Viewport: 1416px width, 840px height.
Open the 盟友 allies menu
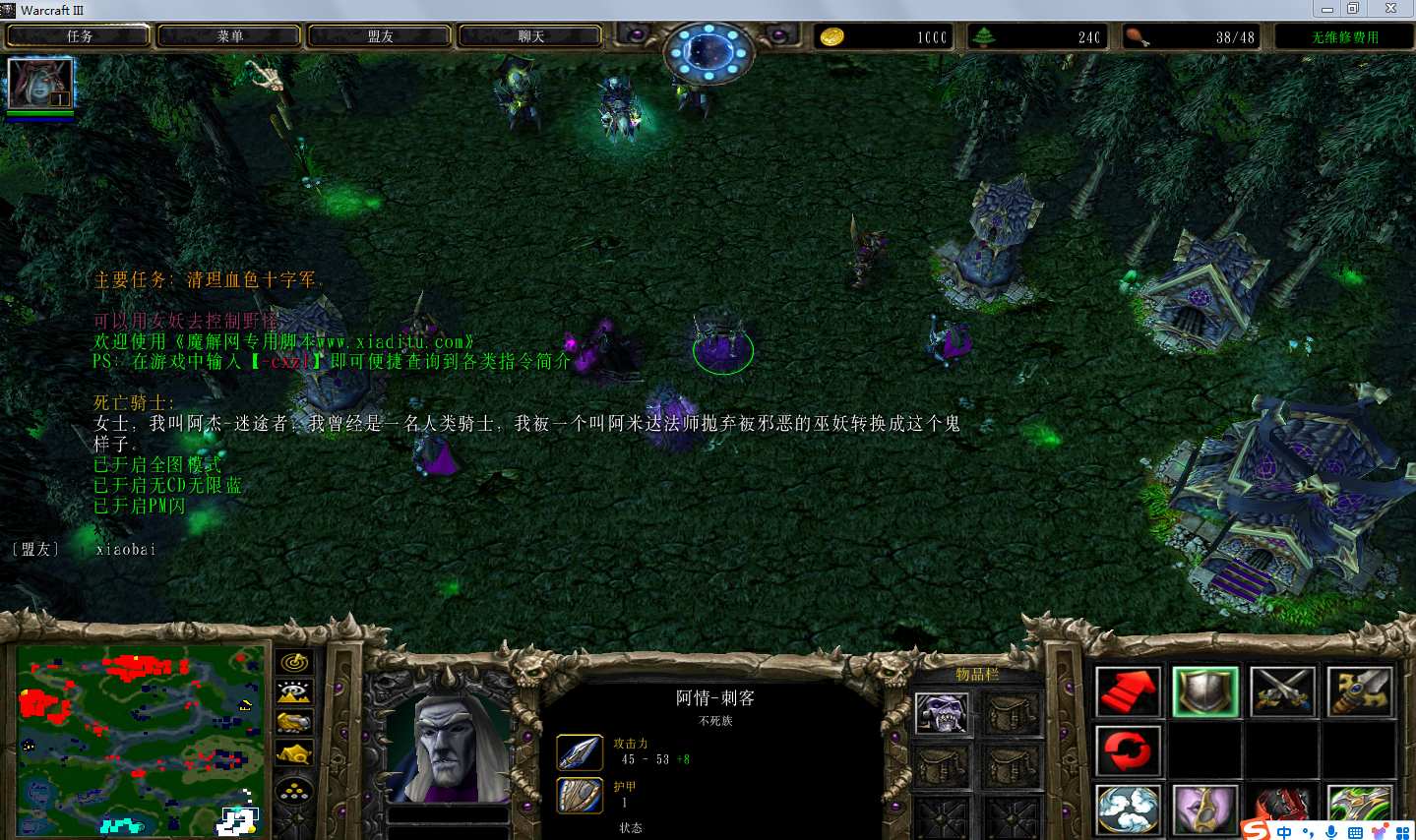(x=380, y=36)
